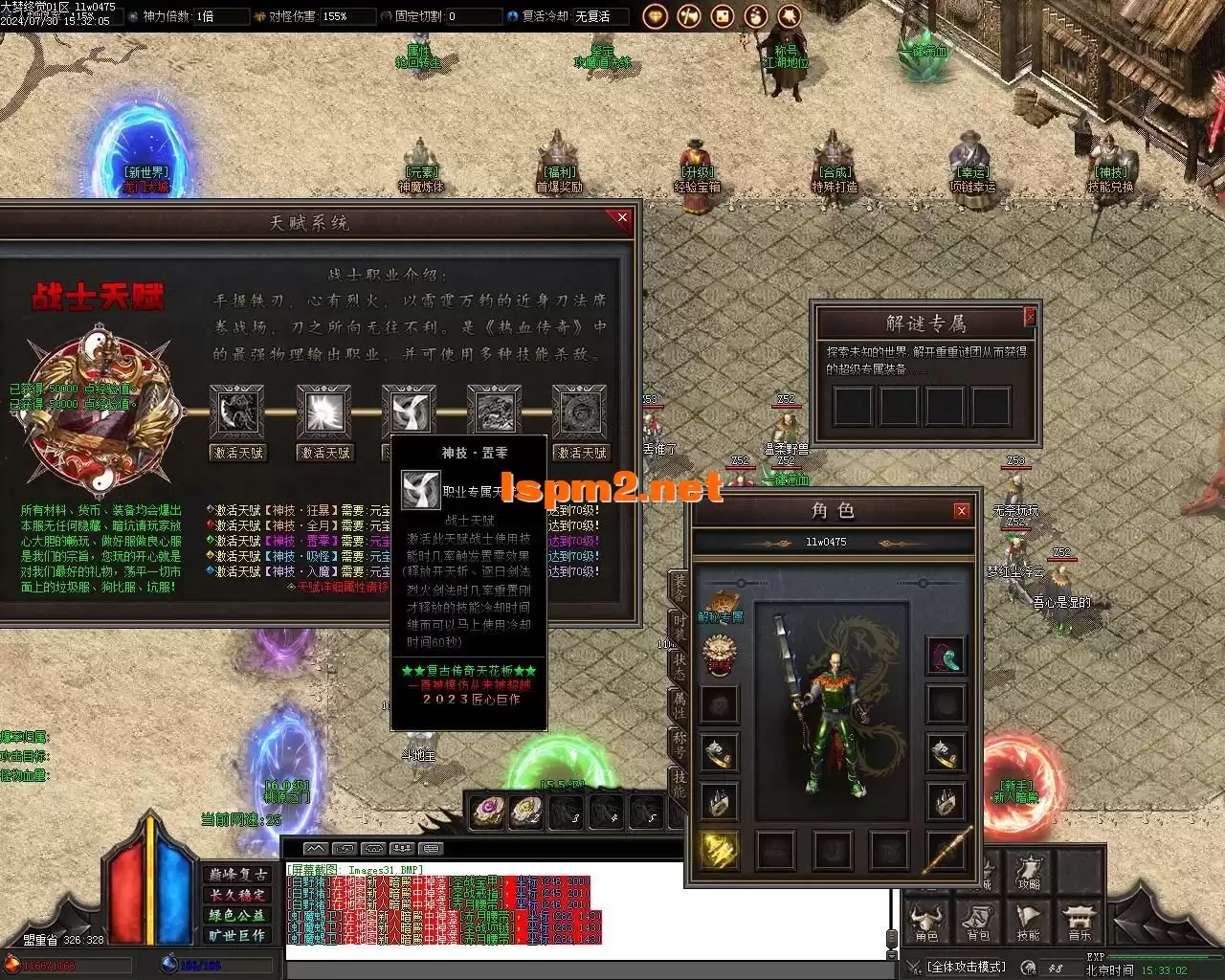The image size is (1225, 980).
Task: Close the 天赋系统 talent window
Action: click(622, 219)
